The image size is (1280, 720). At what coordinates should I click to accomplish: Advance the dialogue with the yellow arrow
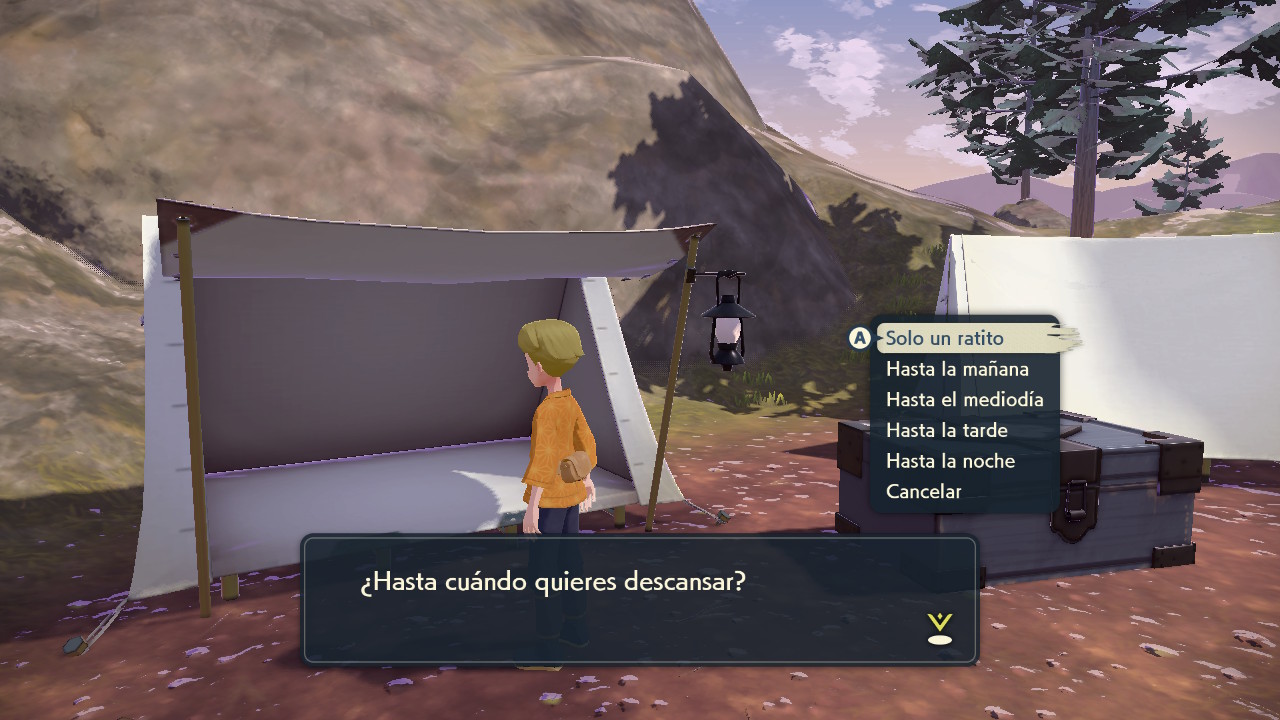939,629
